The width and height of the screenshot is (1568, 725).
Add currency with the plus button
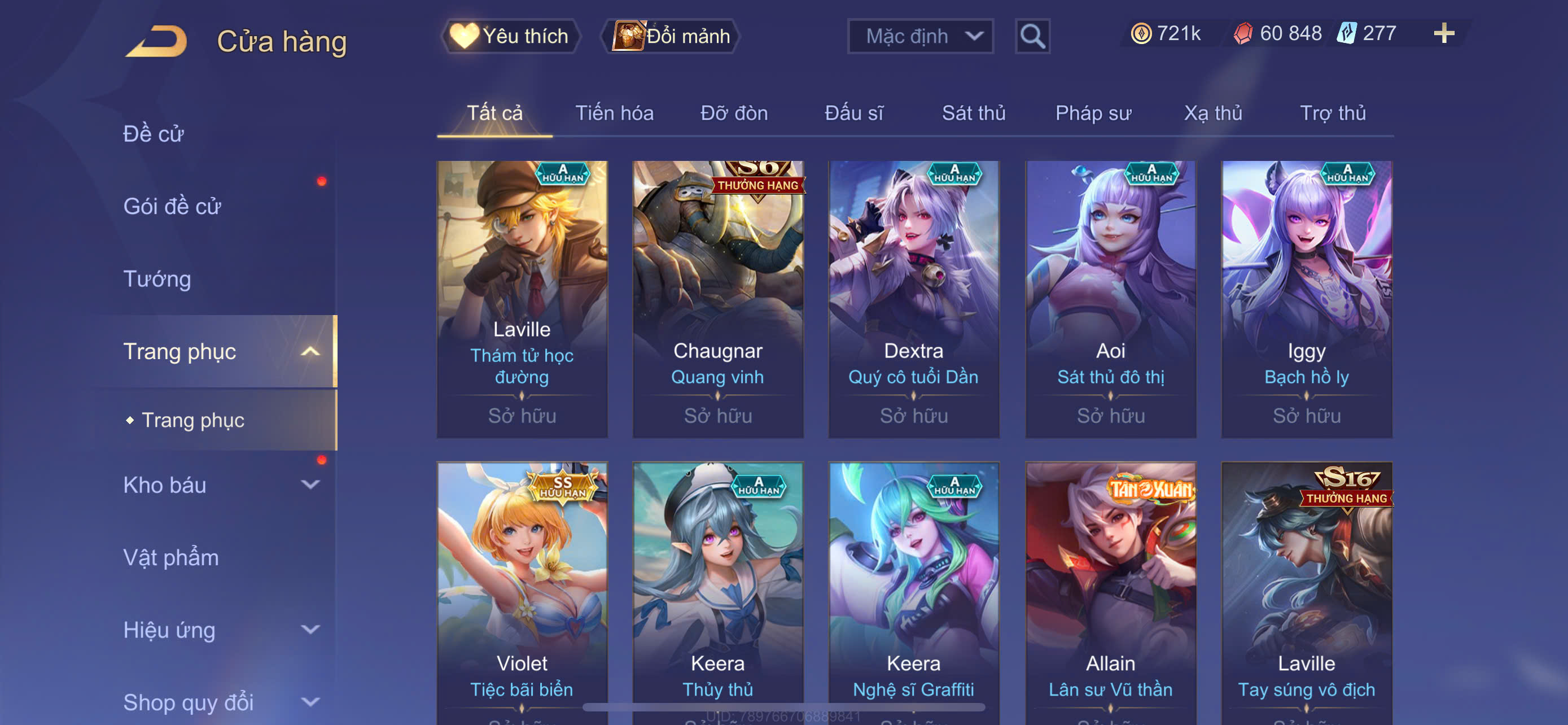coord(1443,33)
